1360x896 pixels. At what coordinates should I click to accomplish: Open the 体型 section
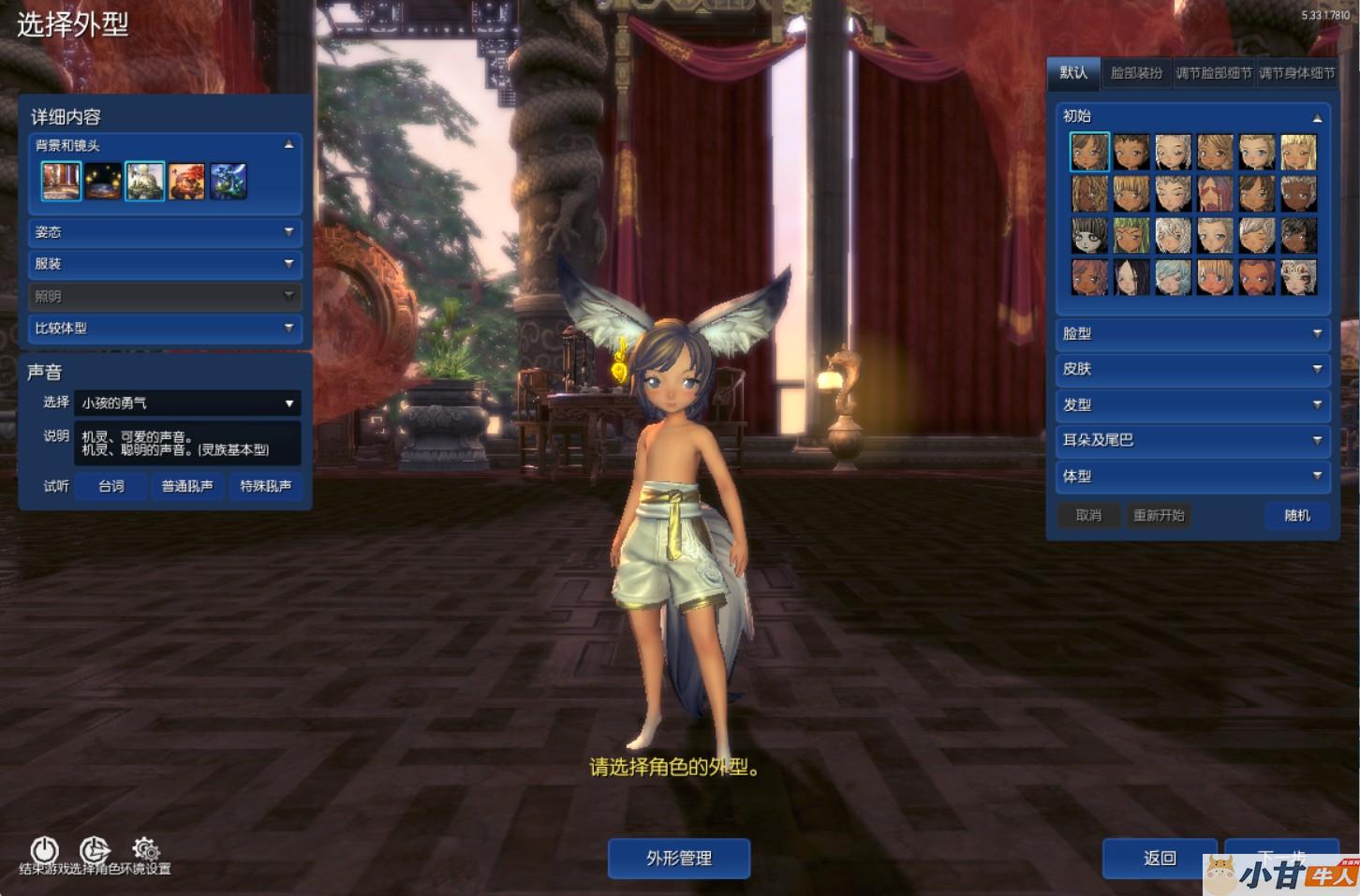[1191, 476]
